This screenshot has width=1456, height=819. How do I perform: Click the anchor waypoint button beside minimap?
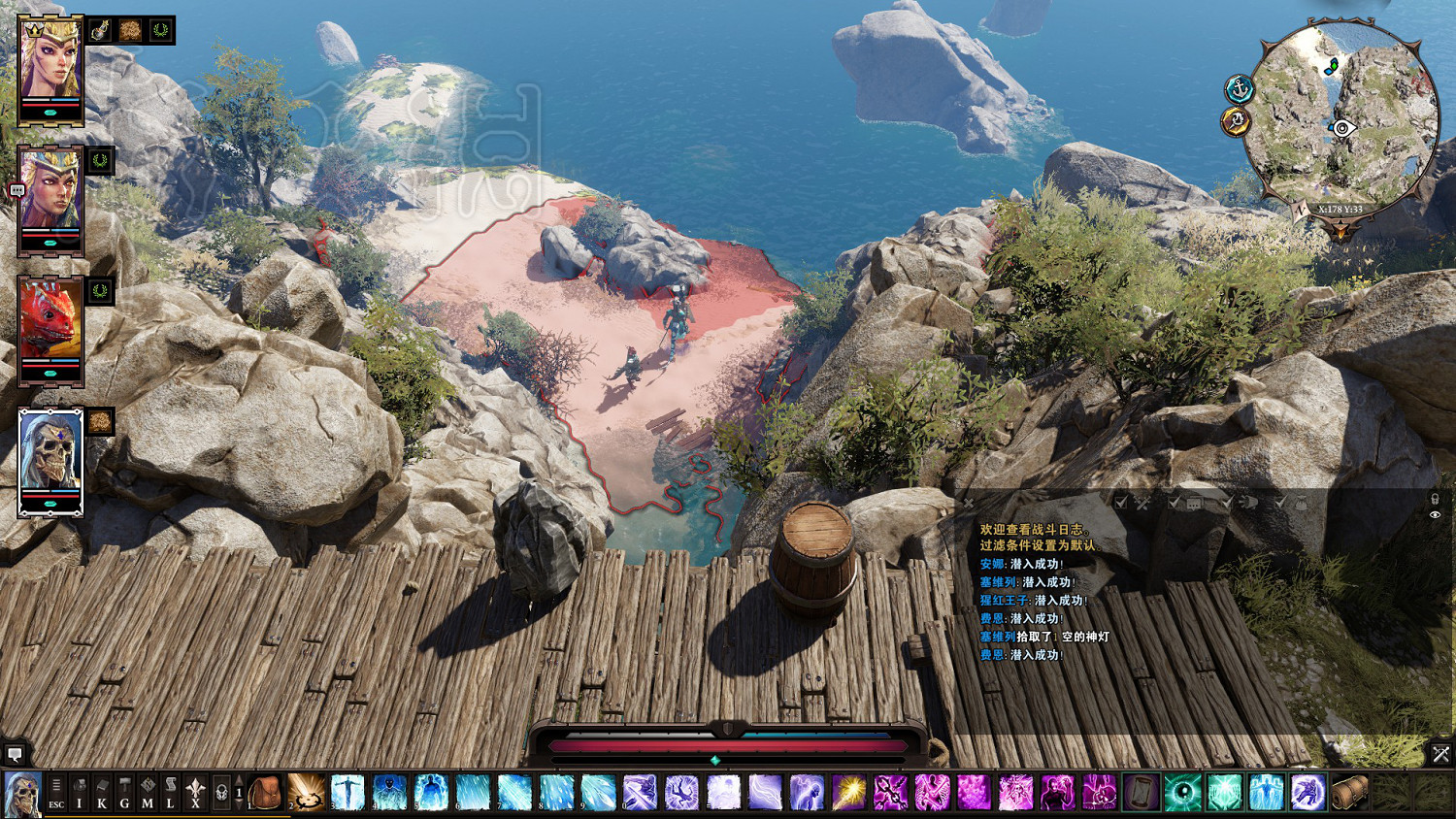(1240, 89)
